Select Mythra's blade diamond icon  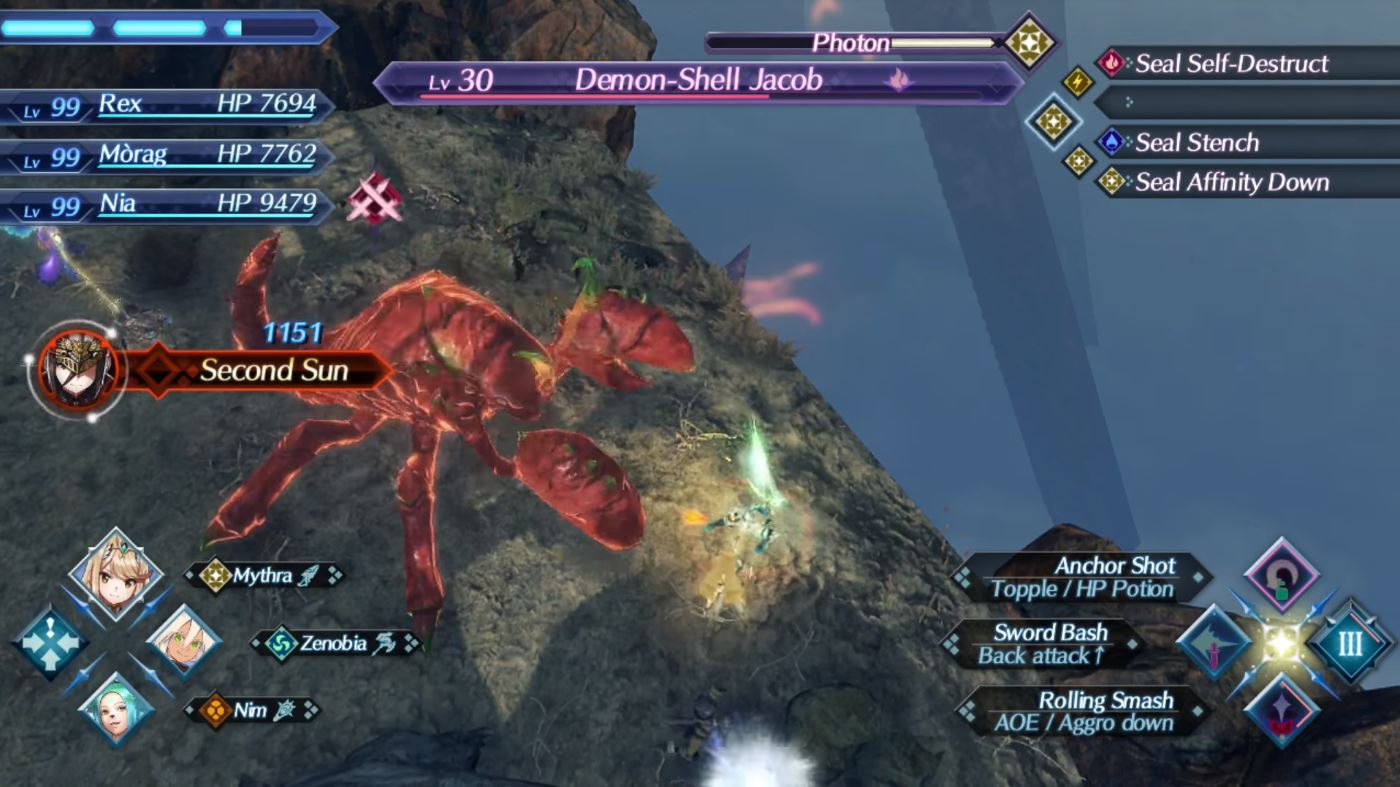tap(215, 575)
